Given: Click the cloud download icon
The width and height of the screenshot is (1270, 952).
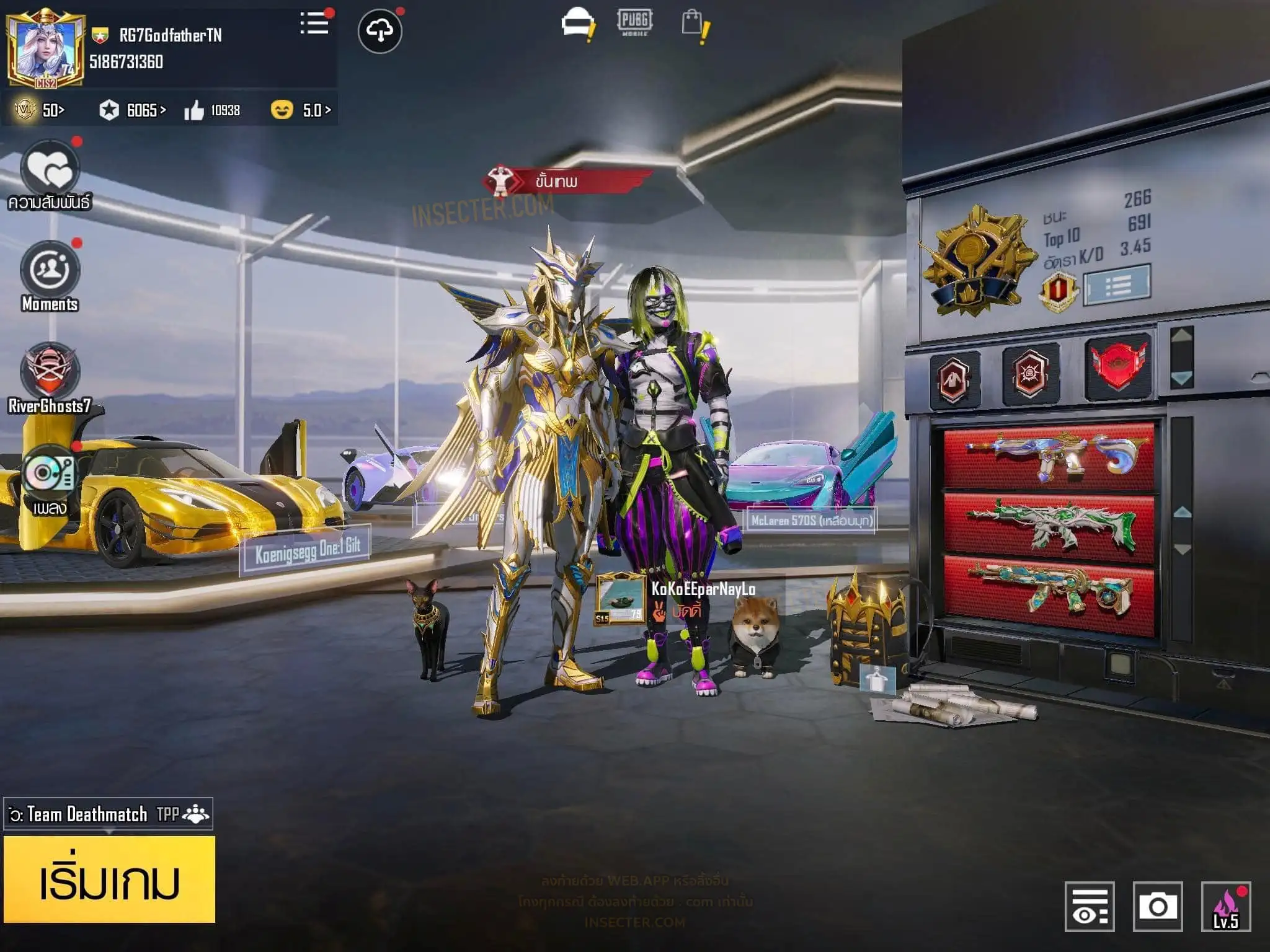Looking at the screenshot, I should (380, 30).
